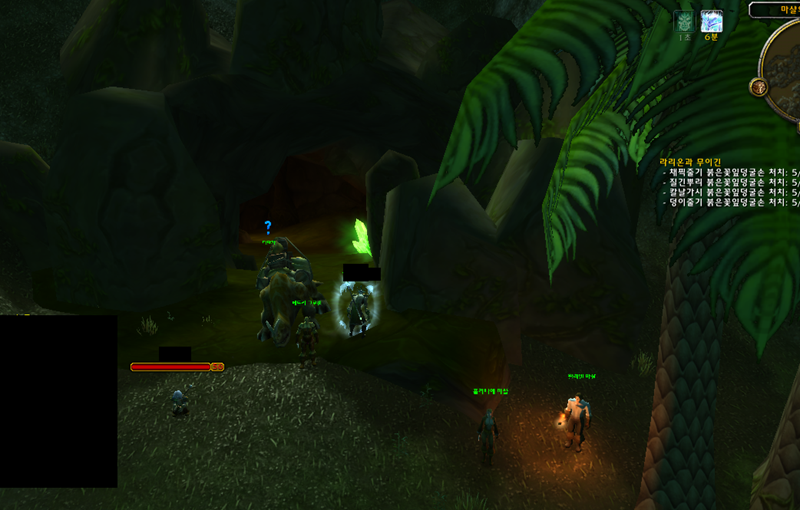The image size is (800, 510).
Task: Click the zone name bar above minimap
Action: pos(776,9)
